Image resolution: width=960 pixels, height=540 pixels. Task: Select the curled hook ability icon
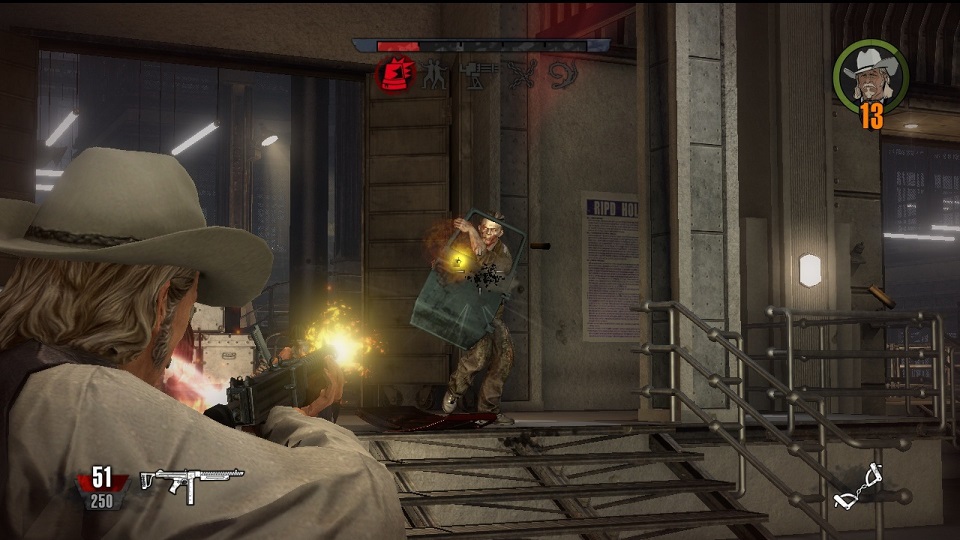click(562, 75)
